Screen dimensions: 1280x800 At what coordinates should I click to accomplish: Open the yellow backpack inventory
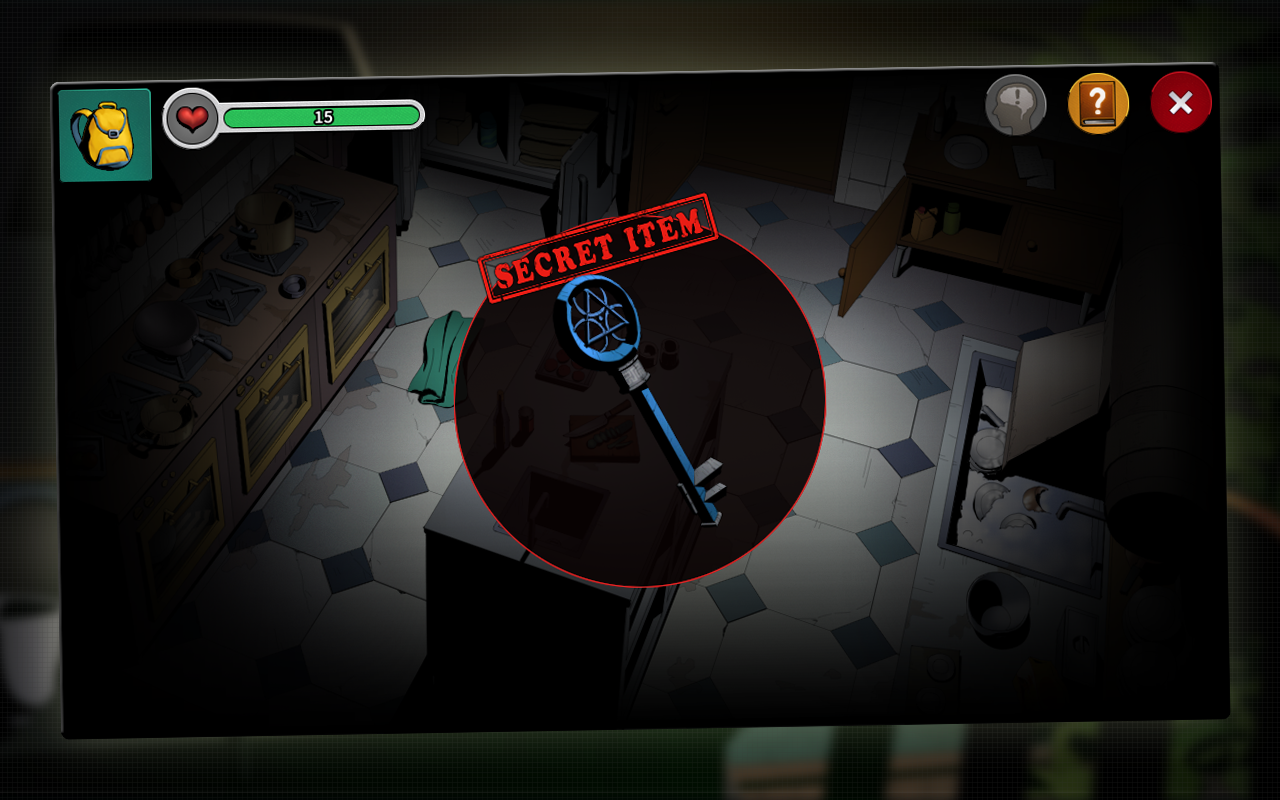click(105, 135)
